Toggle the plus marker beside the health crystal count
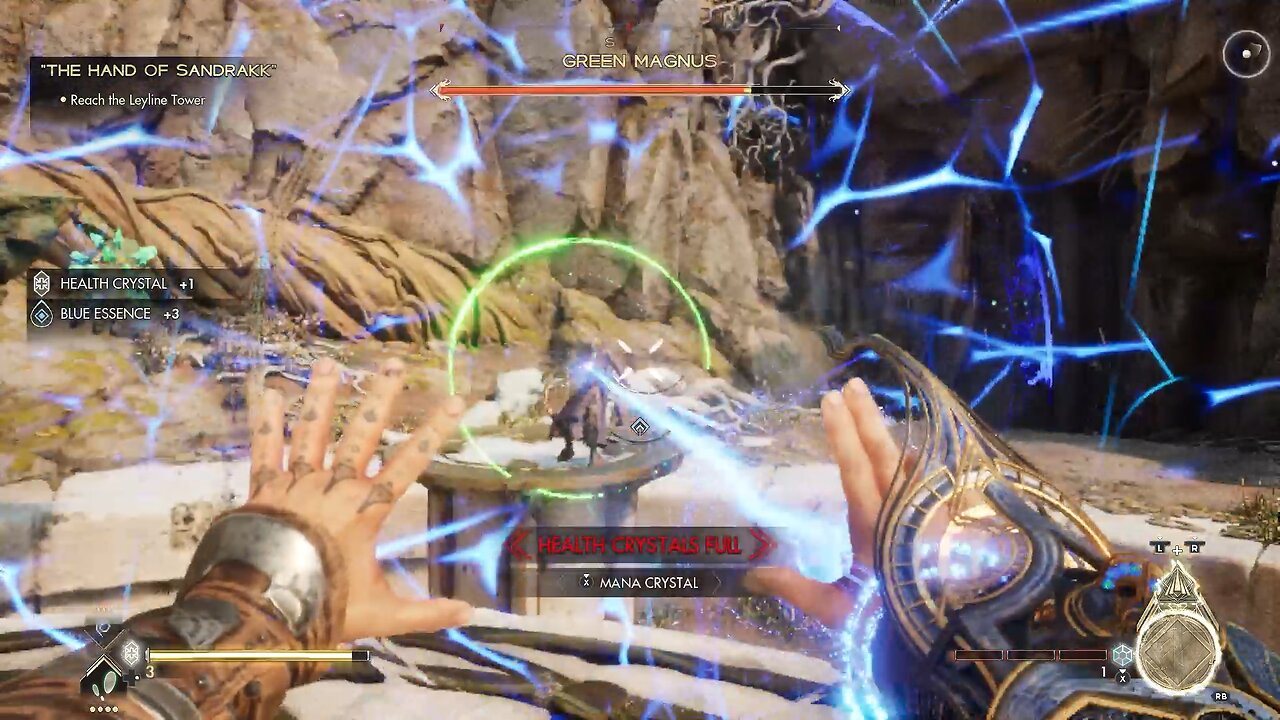This screenshot has height=720, width=1280. coord(131,676)
